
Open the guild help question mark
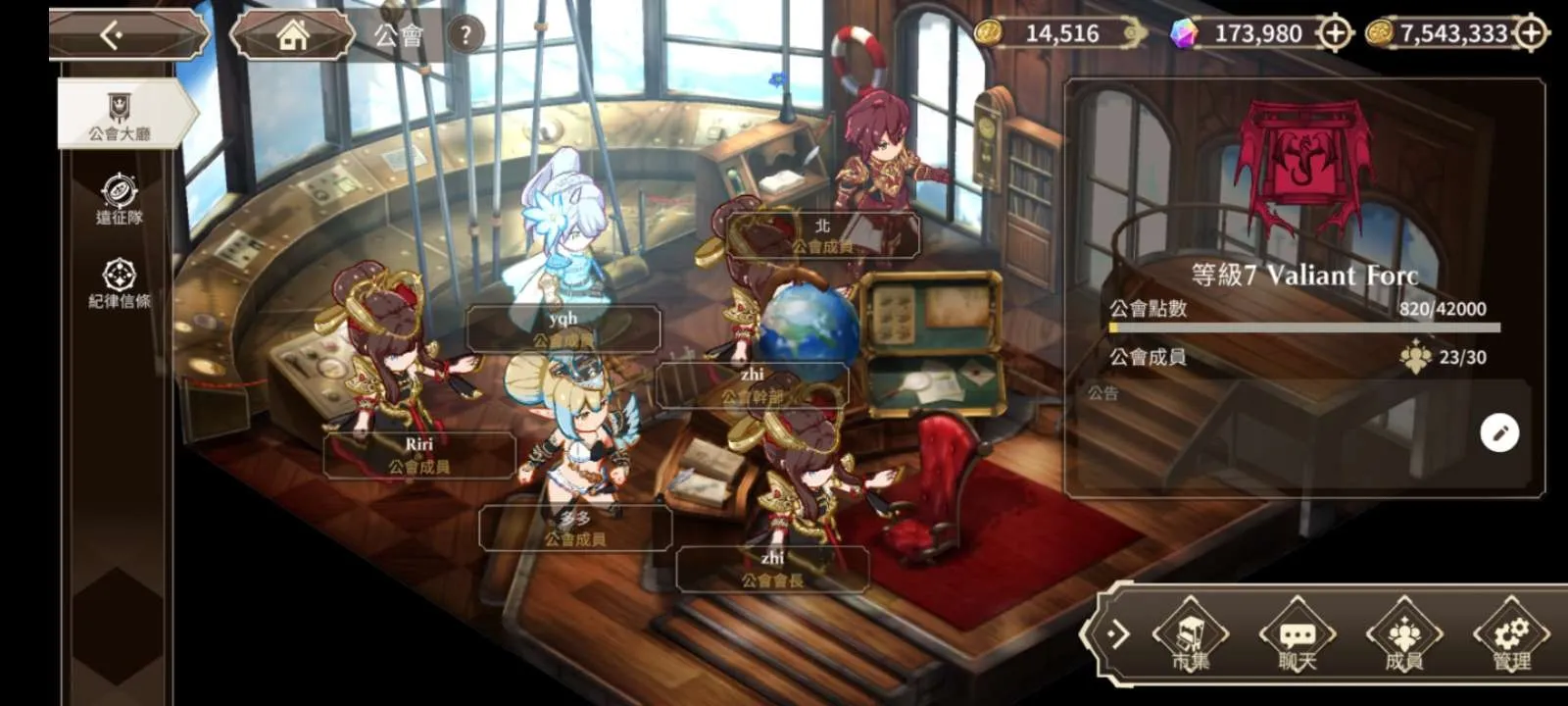click(465, 36)
